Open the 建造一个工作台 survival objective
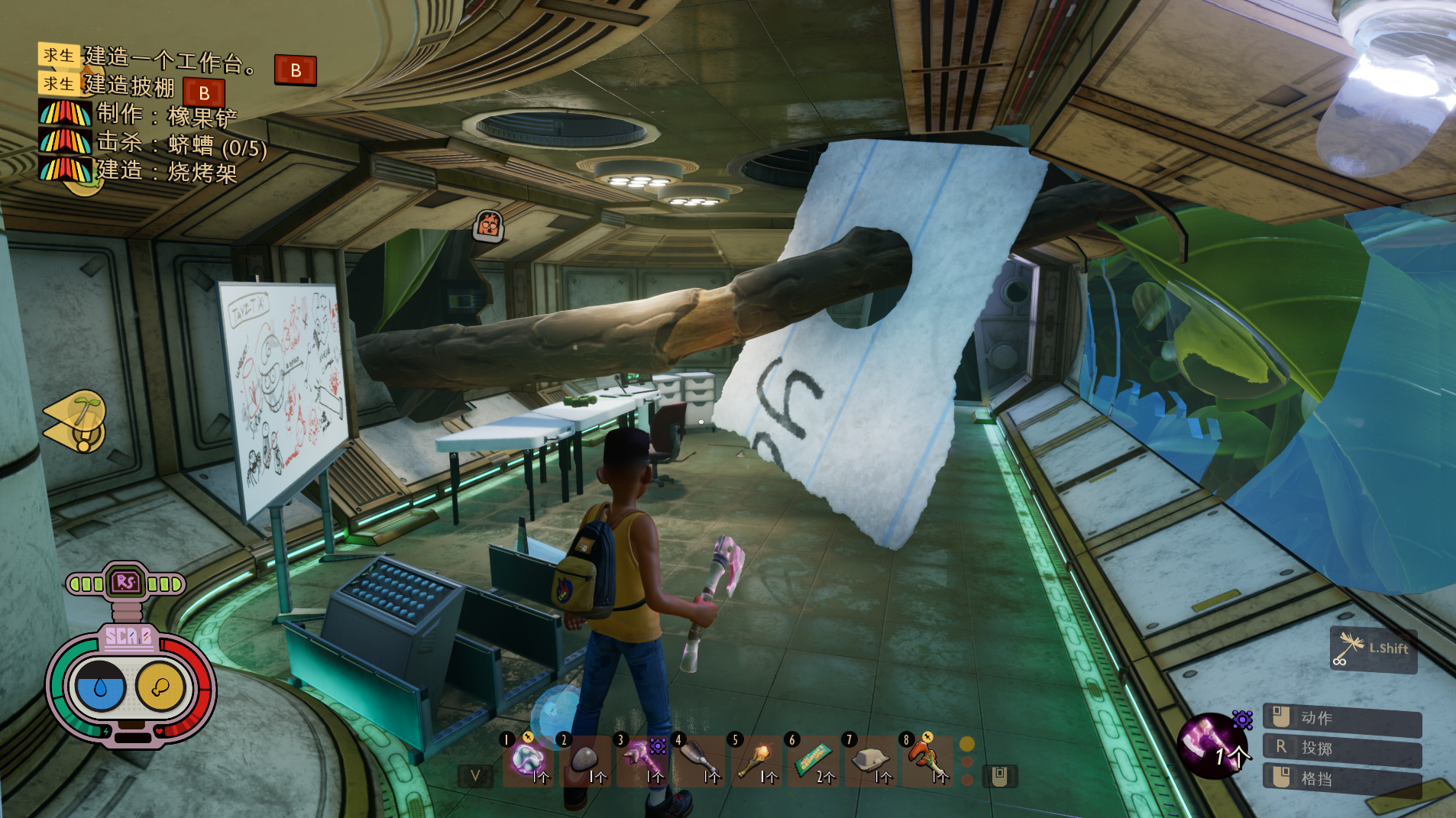1456x818 pixels. point(171,60)
